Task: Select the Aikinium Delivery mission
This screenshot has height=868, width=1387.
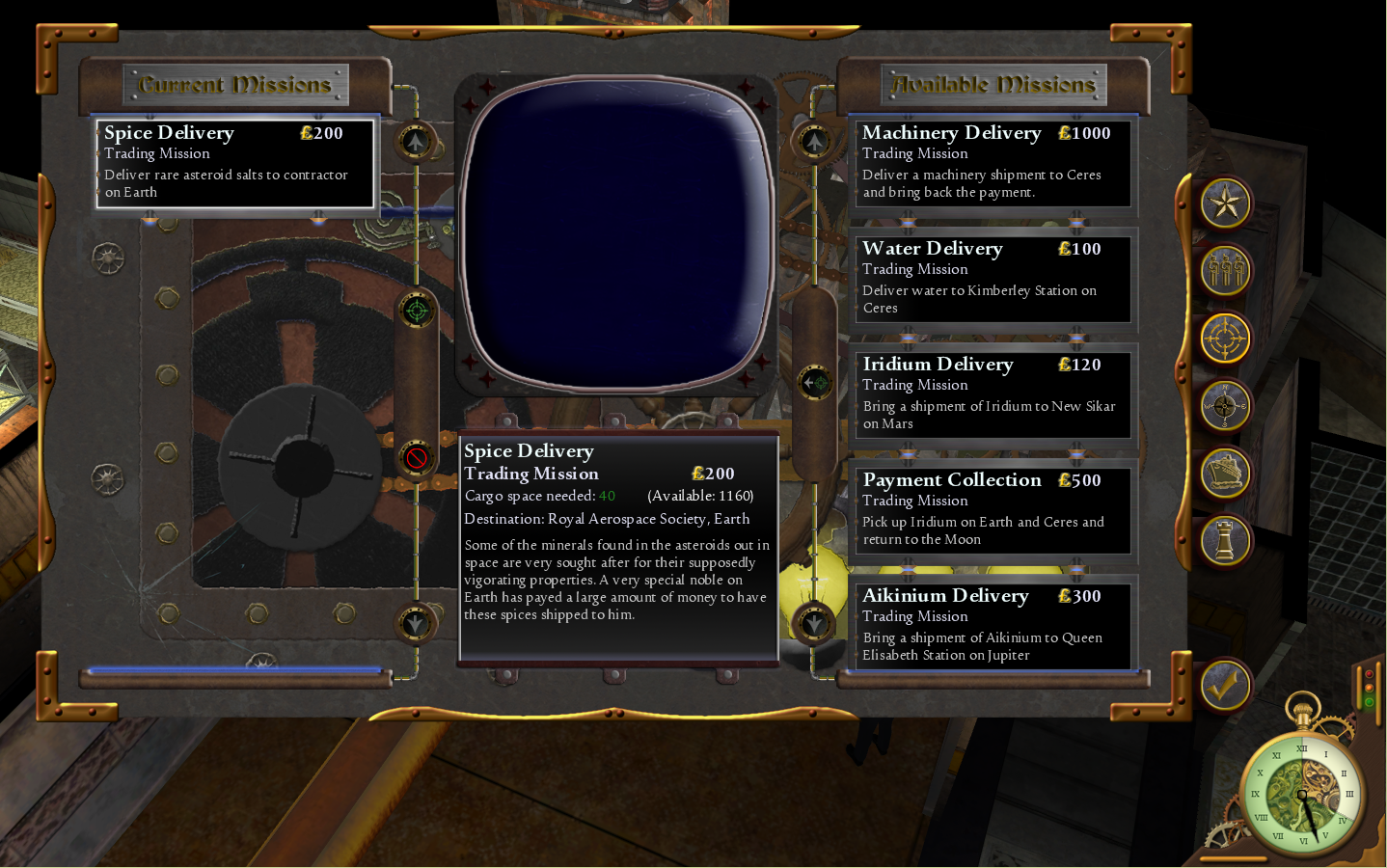Action: [993, 625]
